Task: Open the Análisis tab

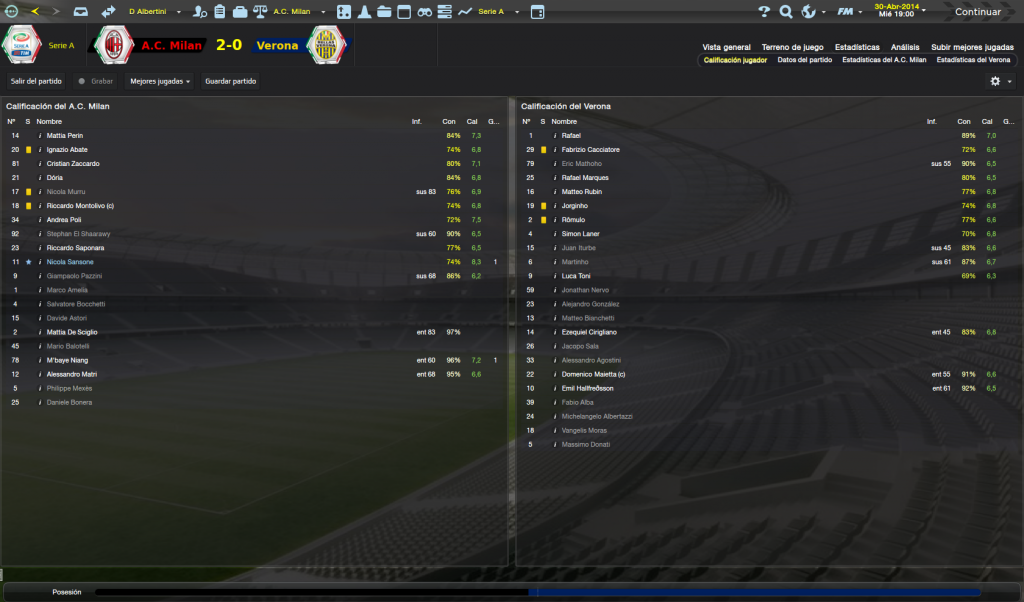Action: click(x=905, y=47)
